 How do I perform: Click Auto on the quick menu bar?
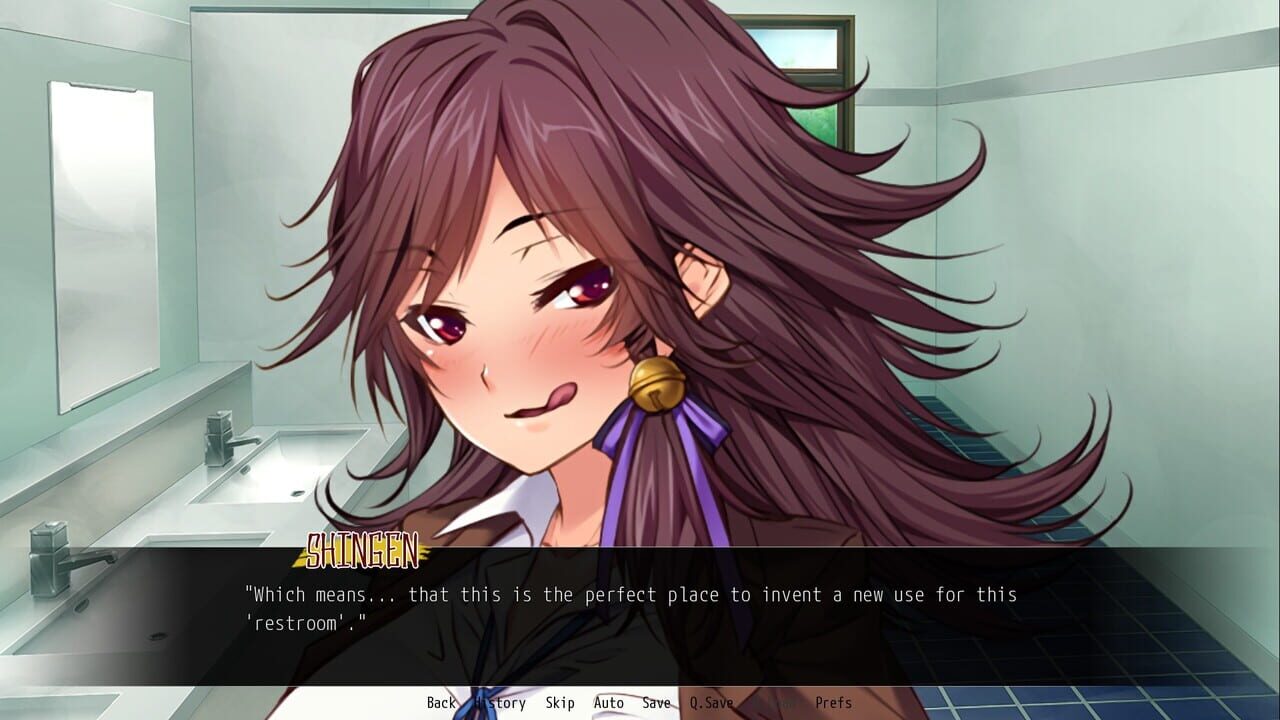608,703
